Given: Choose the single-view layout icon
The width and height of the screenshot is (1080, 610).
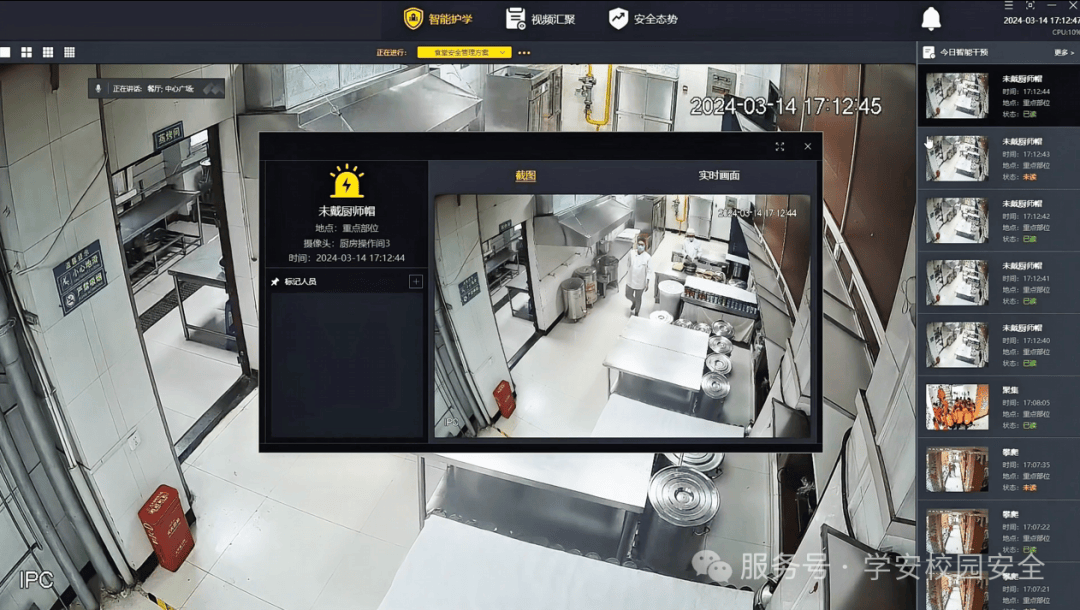Looking at the screenshot, I should point(5,52).
